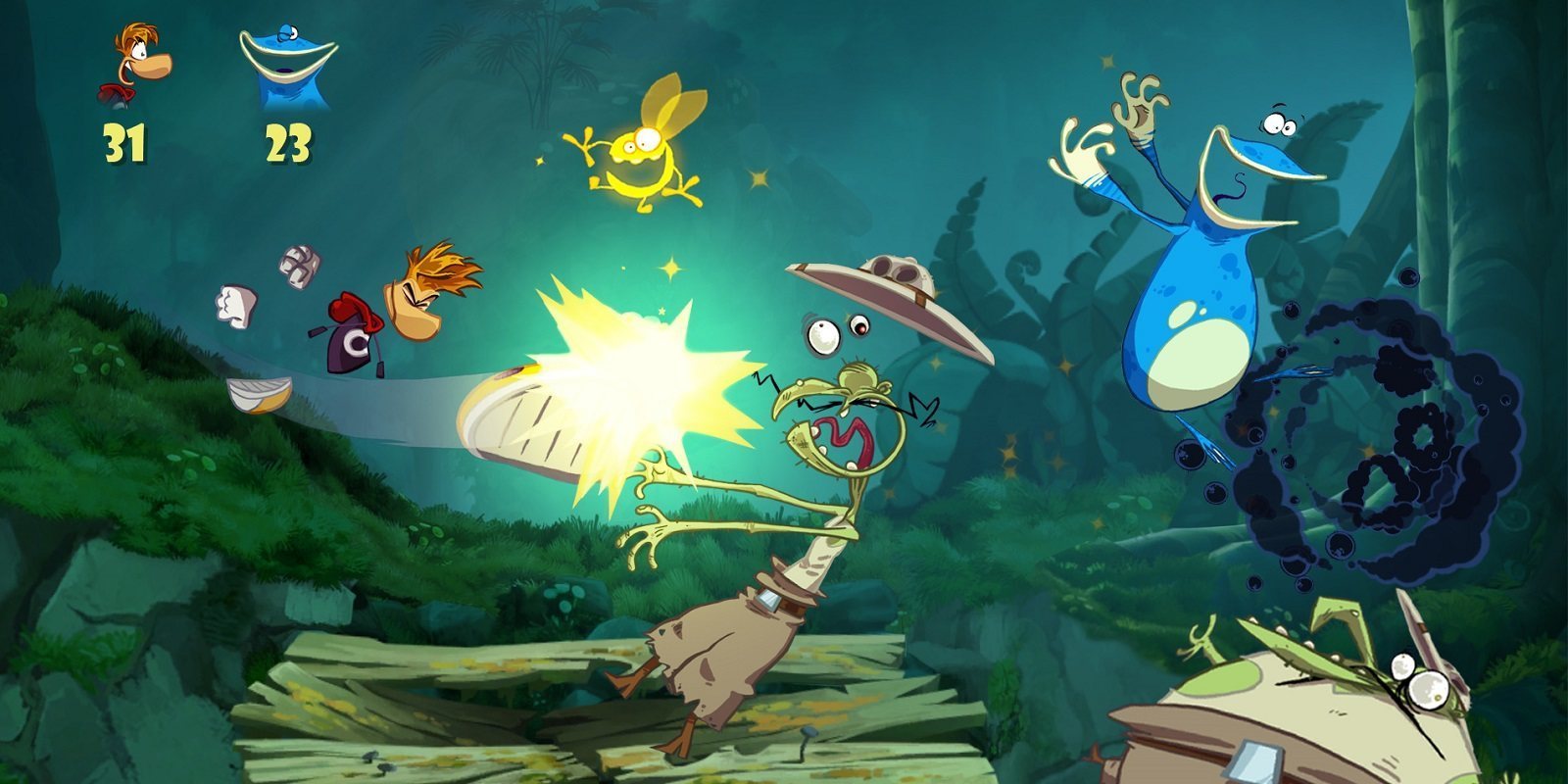Click the yellow Lum counter for Rayman
The image size is (1568, 784).
point(124,142)
